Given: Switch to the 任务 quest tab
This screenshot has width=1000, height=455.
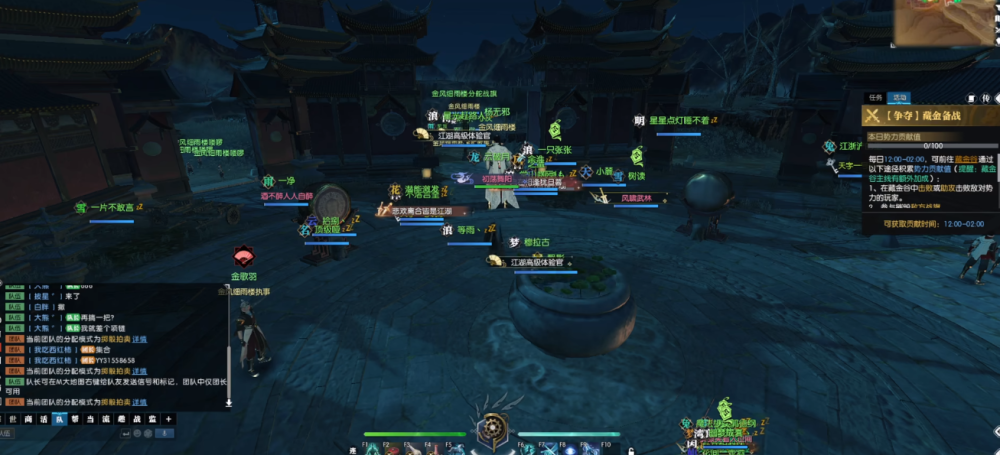Looking at the screenshot, I should click(x=876, y=98).
